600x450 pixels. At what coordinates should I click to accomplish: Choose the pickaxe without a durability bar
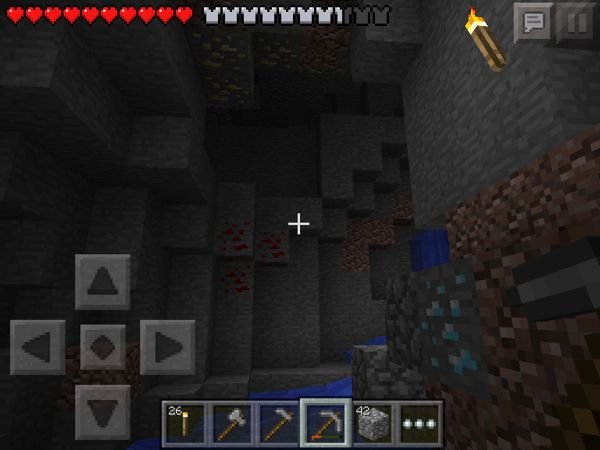point(278,424)
